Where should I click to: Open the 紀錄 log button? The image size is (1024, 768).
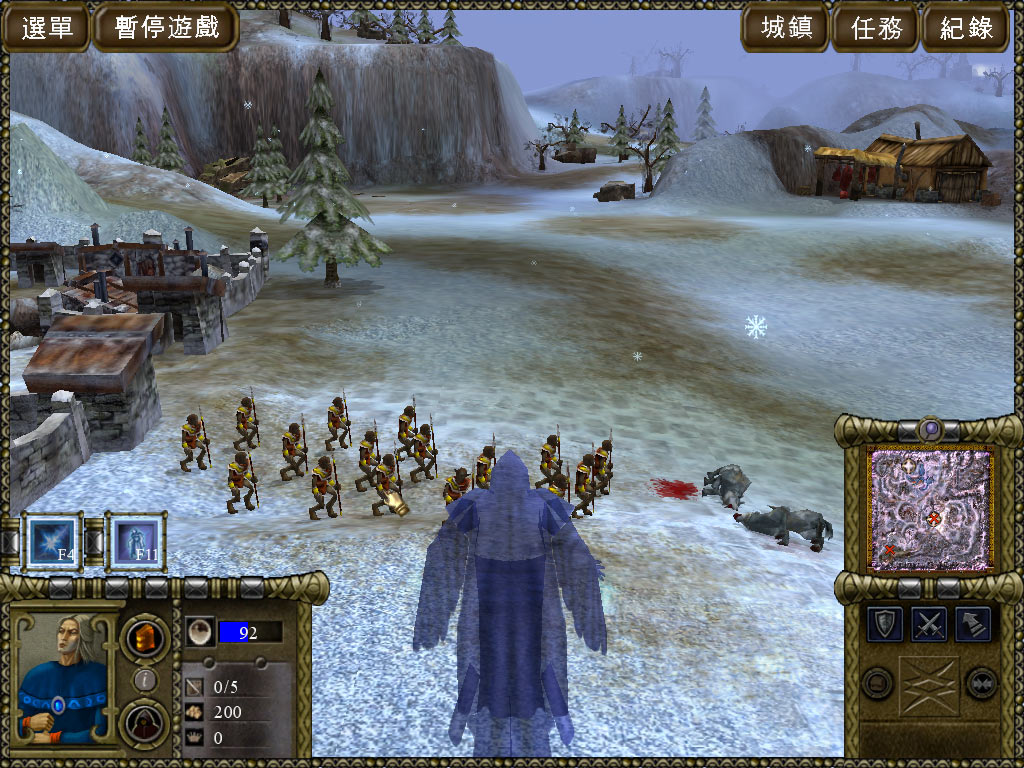click(967, 27)
